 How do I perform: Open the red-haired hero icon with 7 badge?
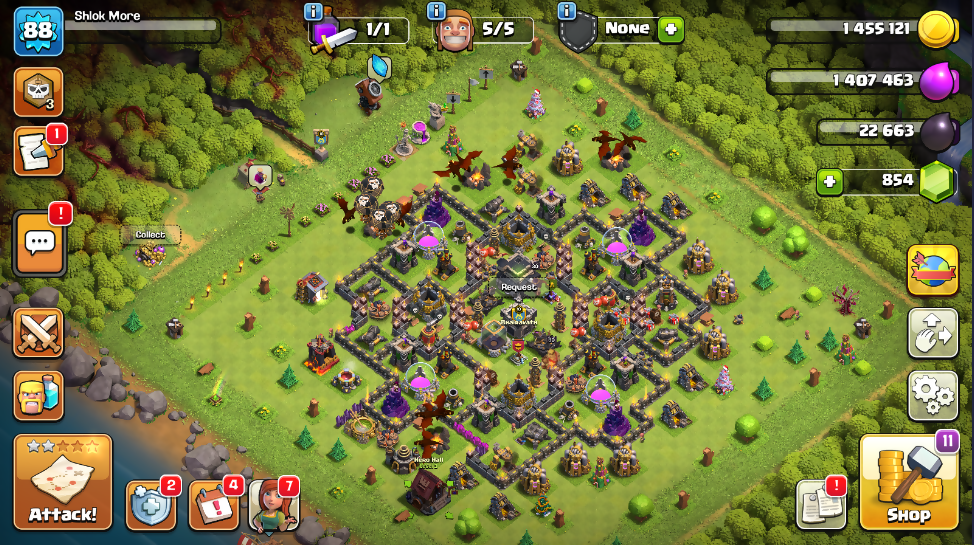tap(272, 505)
